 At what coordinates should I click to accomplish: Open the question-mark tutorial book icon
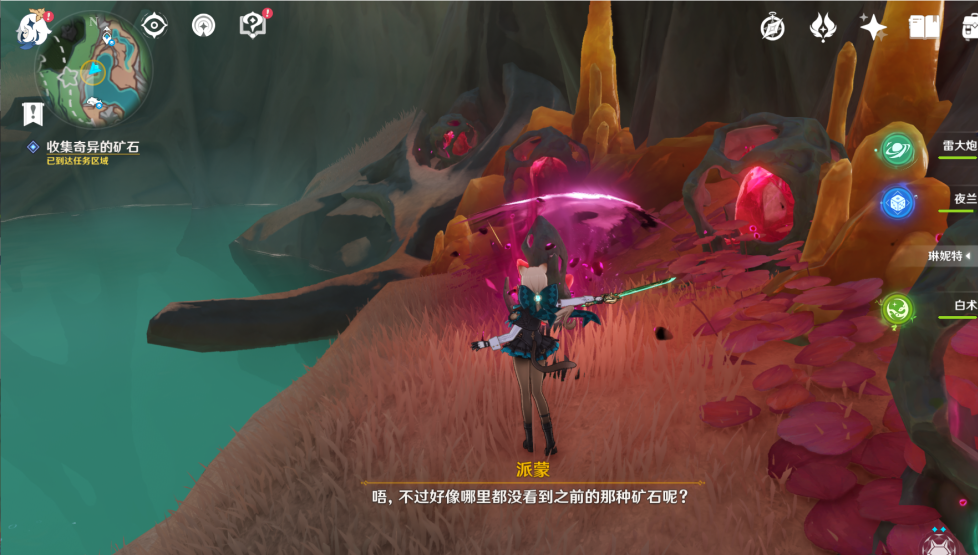[253, 26]
